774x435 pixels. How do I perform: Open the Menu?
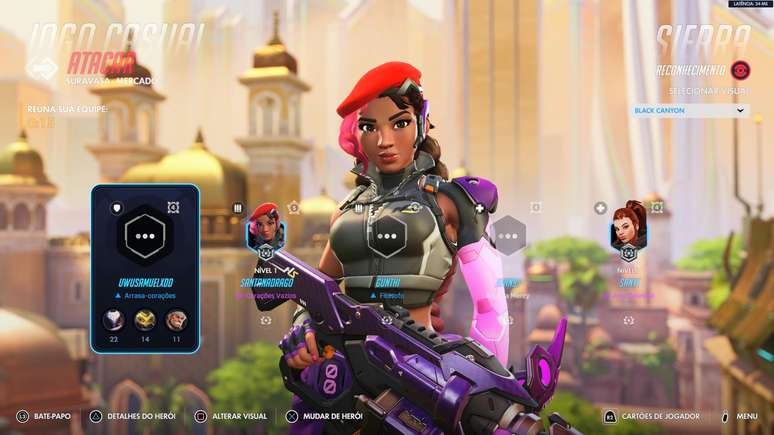click(x=740, y=416)
